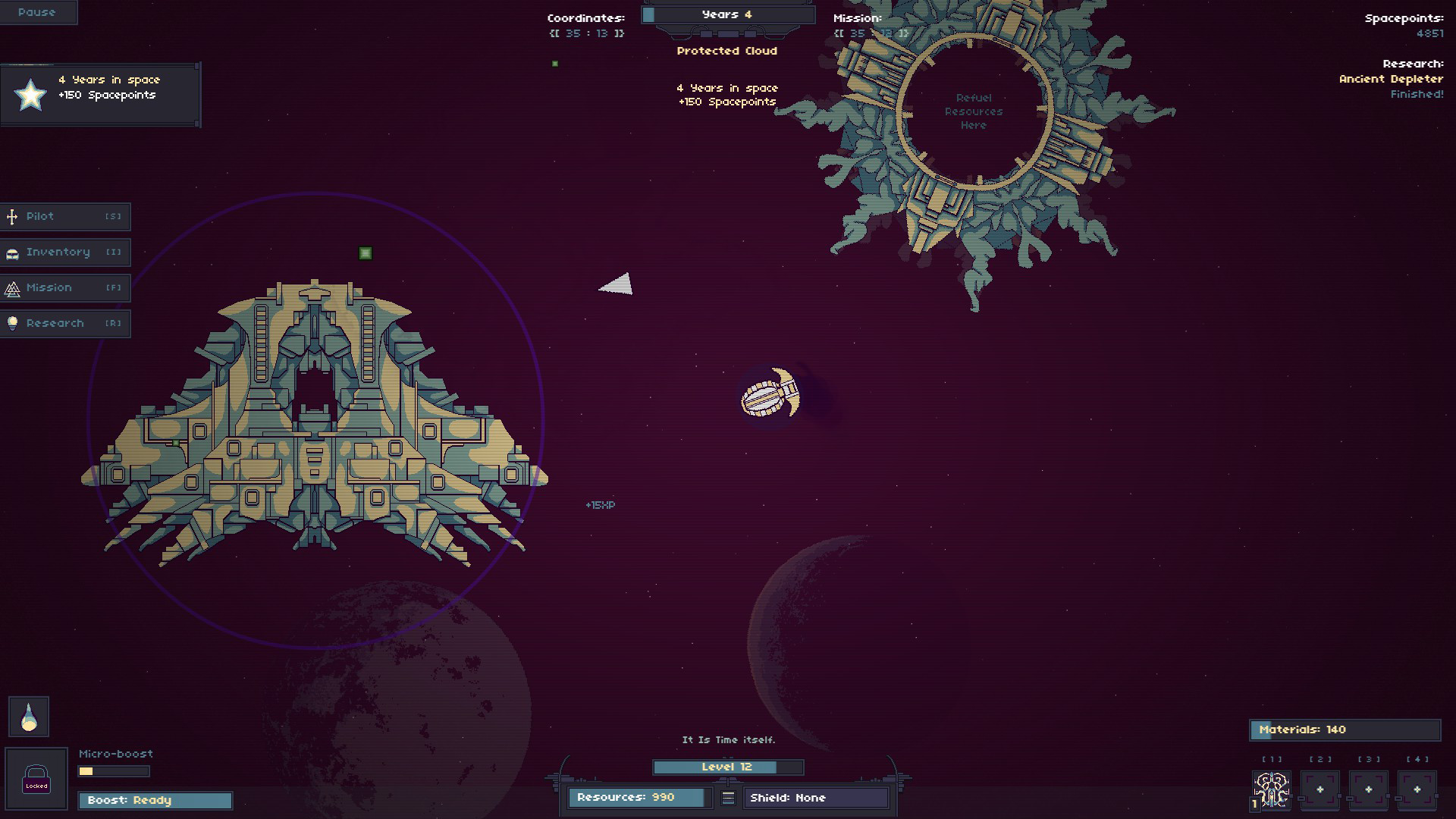Activate the flame droplet ability icon
The image size is (1456, 819).
pyautogui.click(x=29, y=717)
